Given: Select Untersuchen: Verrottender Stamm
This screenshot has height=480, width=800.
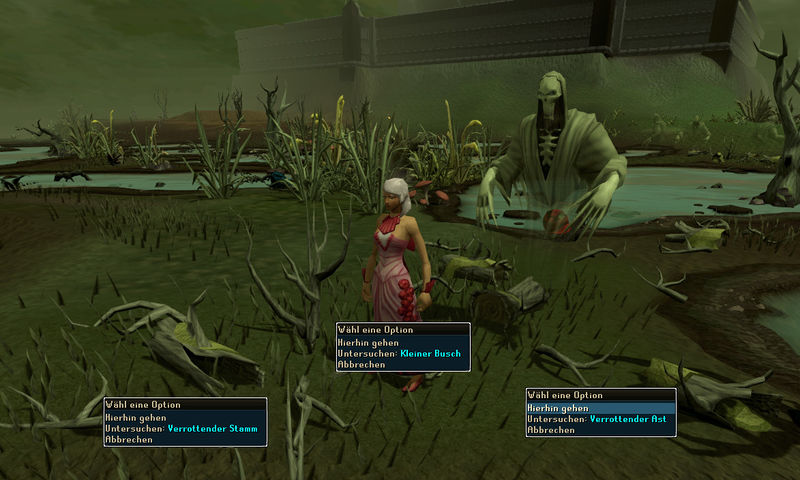Looking at the screenshot, I should (x=181, y=429).
